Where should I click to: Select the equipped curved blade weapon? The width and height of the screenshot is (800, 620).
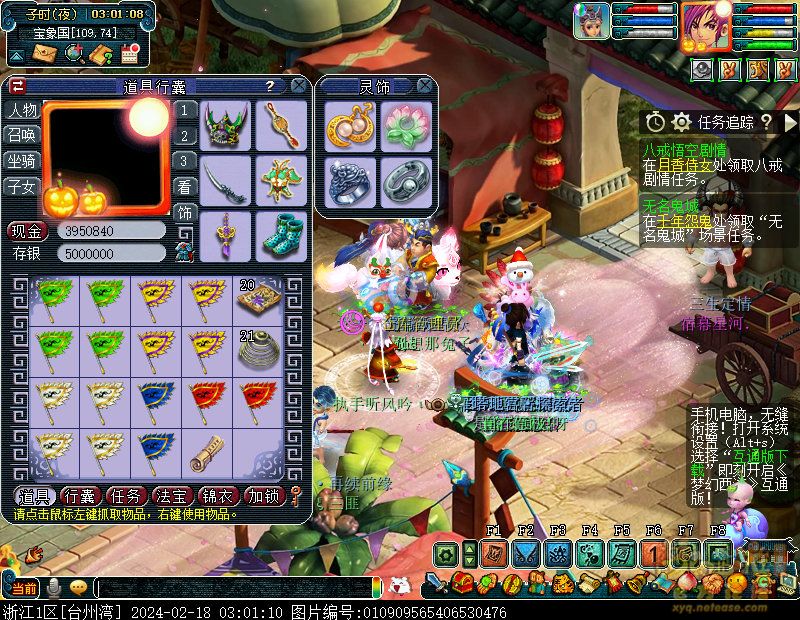pos(225,181)
